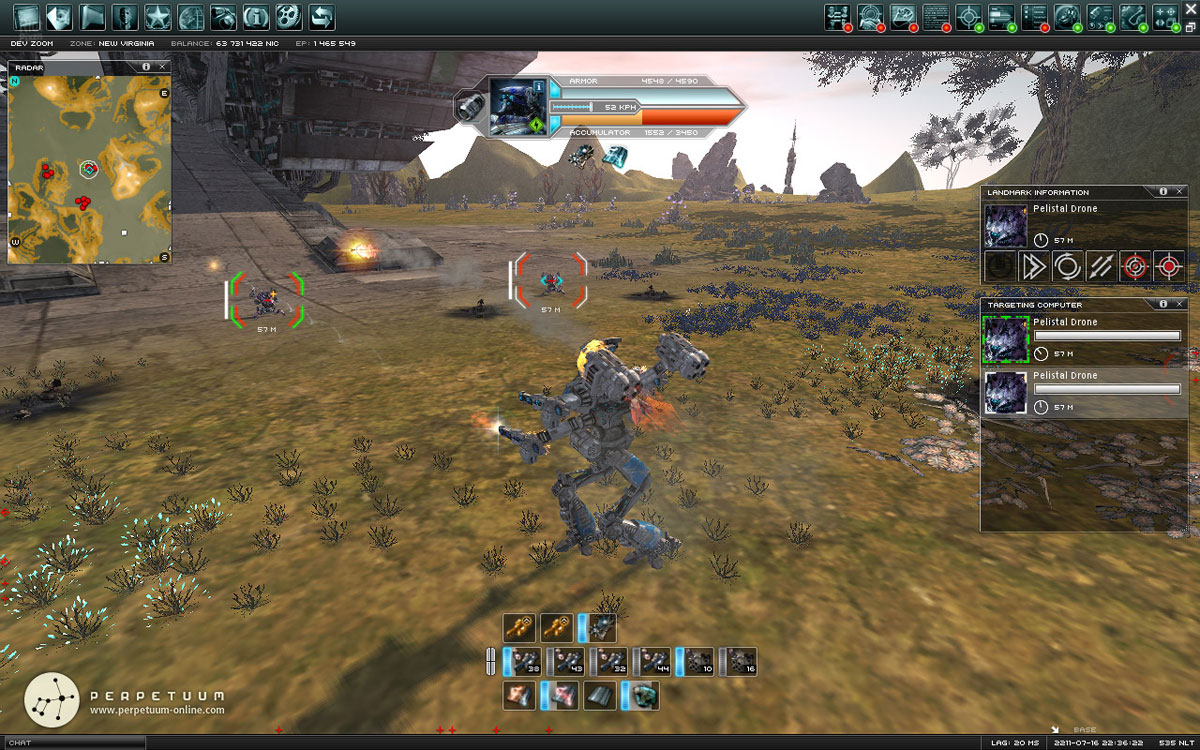Open the star emblem menu in top bar
Screen dimensions: 1200x750
157,17
